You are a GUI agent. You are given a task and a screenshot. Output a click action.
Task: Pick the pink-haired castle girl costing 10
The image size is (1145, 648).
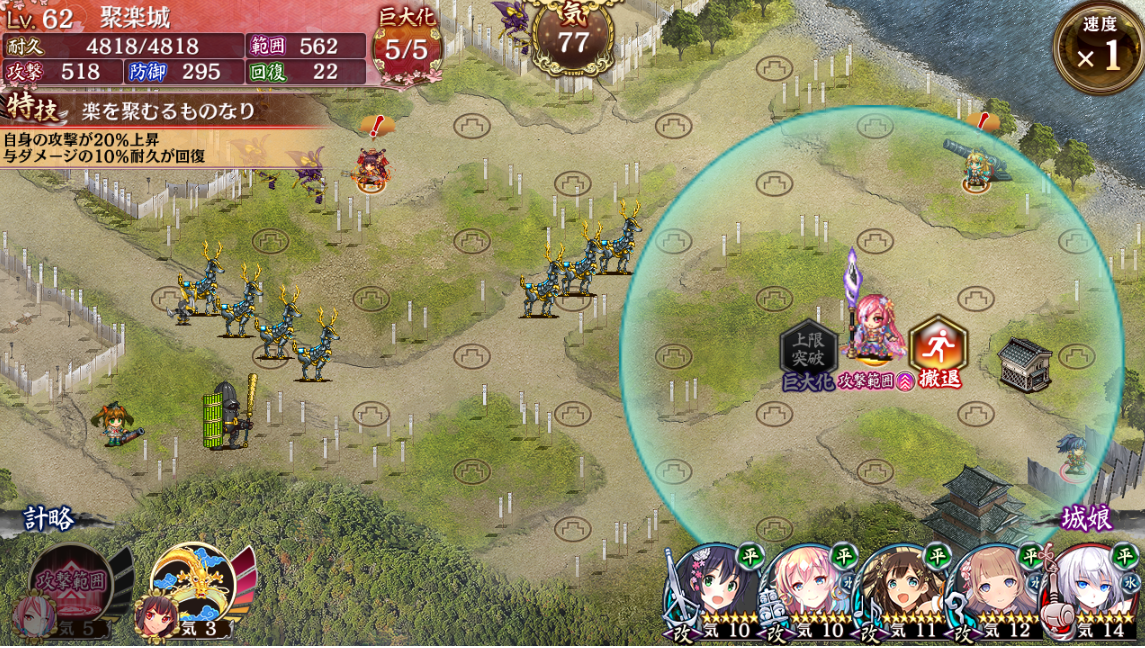808,592
